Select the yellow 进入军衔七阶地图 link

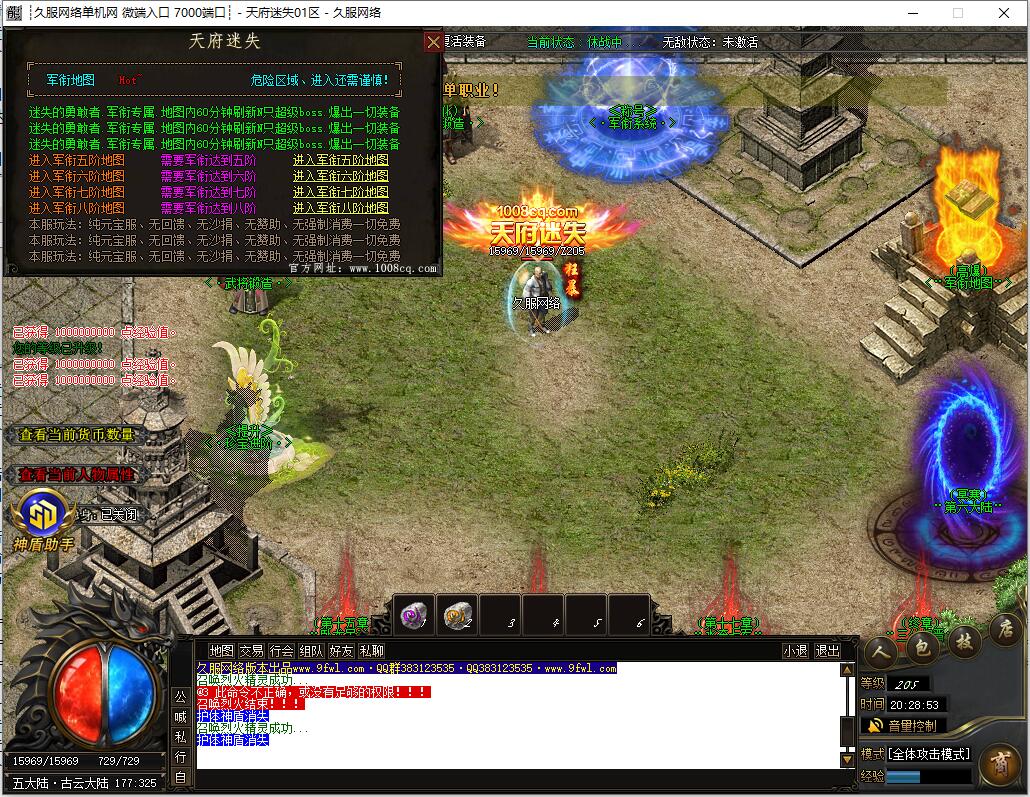pyautogui.click(x=340, y=192)
